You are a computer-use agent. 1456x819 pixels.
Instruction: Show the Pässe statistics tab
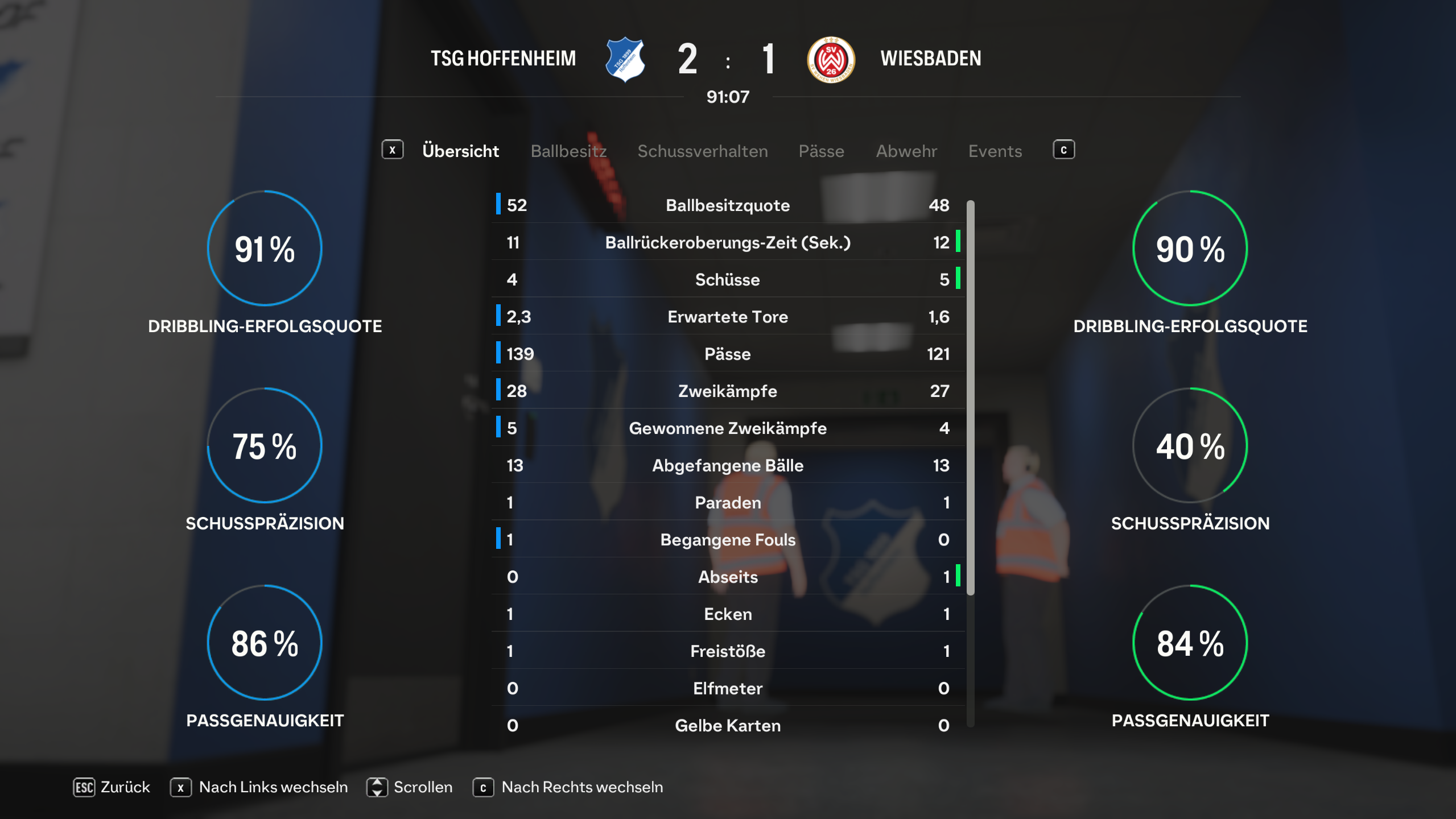tap(821, 151)
